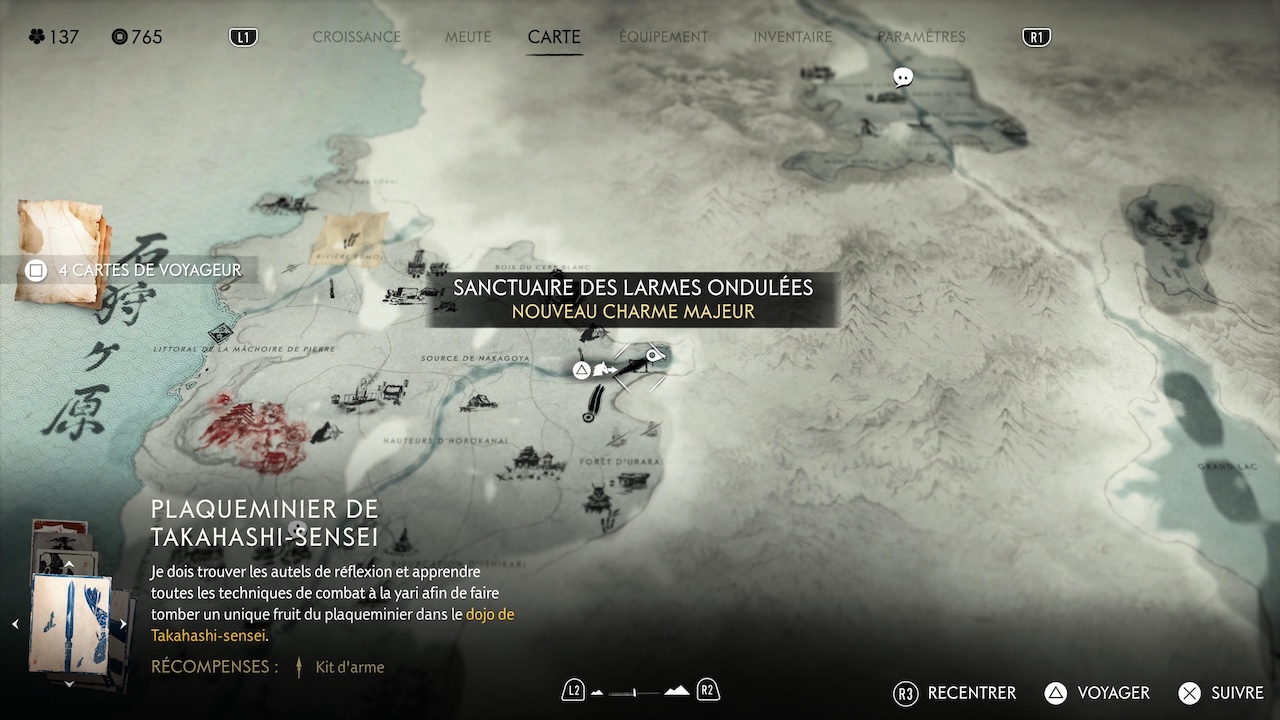1280x720 pixels.
Task: Show the Paramètres tab
Action: 921,37
